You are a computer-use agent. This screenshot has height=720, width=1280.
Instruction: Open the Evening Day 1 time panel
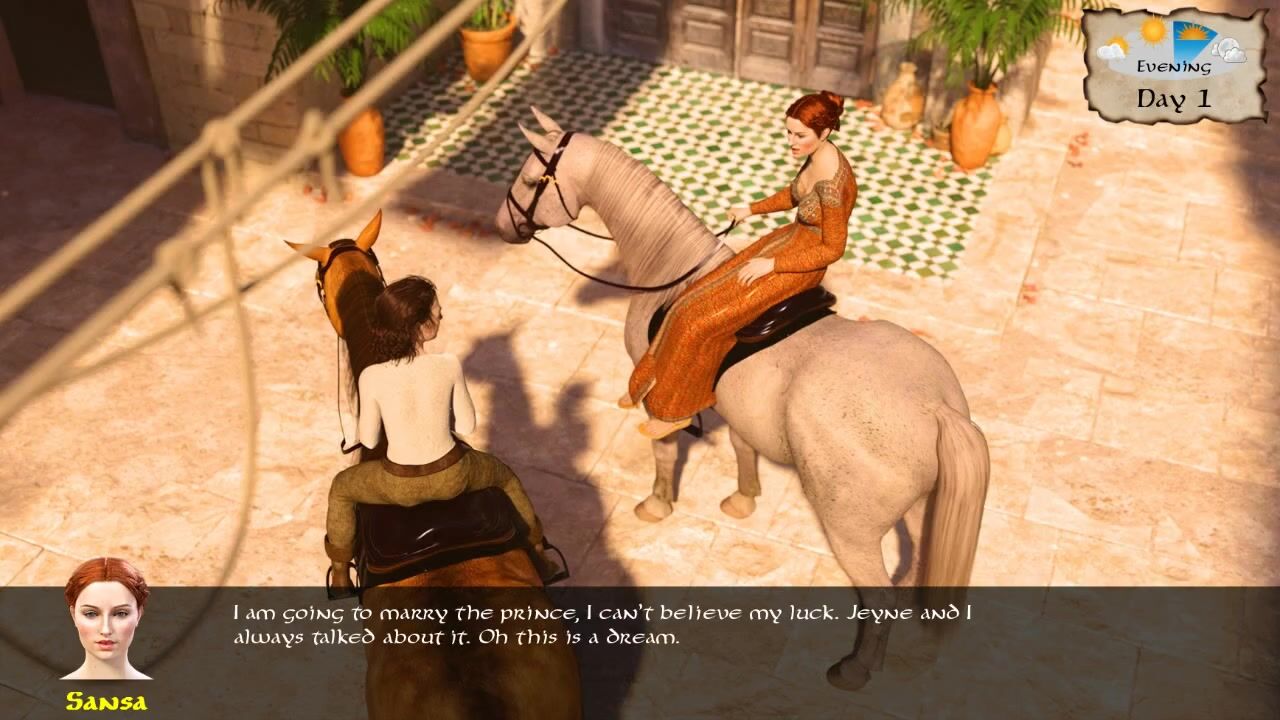coord(1174,66)
